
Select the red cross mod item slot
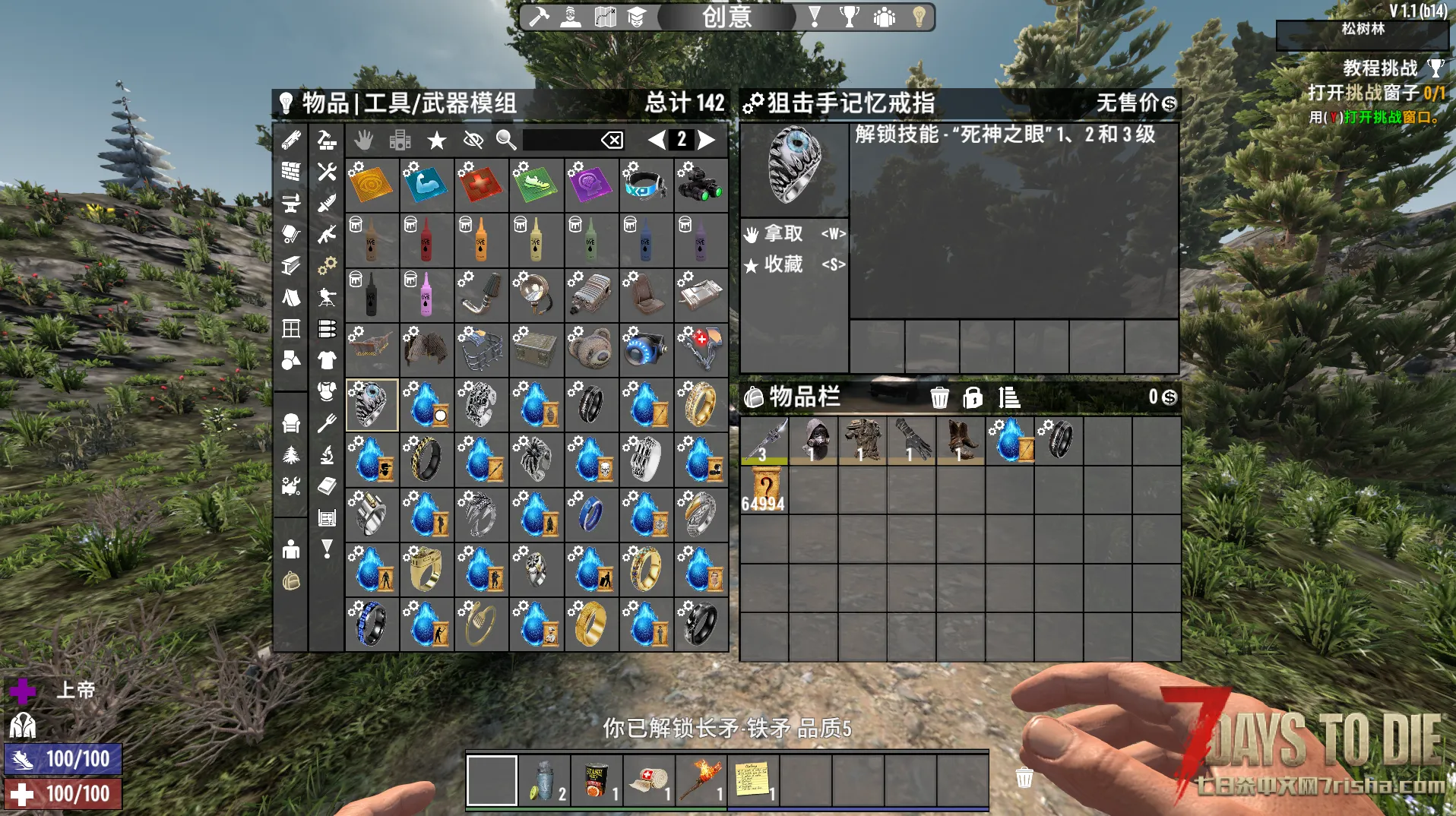[x=481, y=185]
